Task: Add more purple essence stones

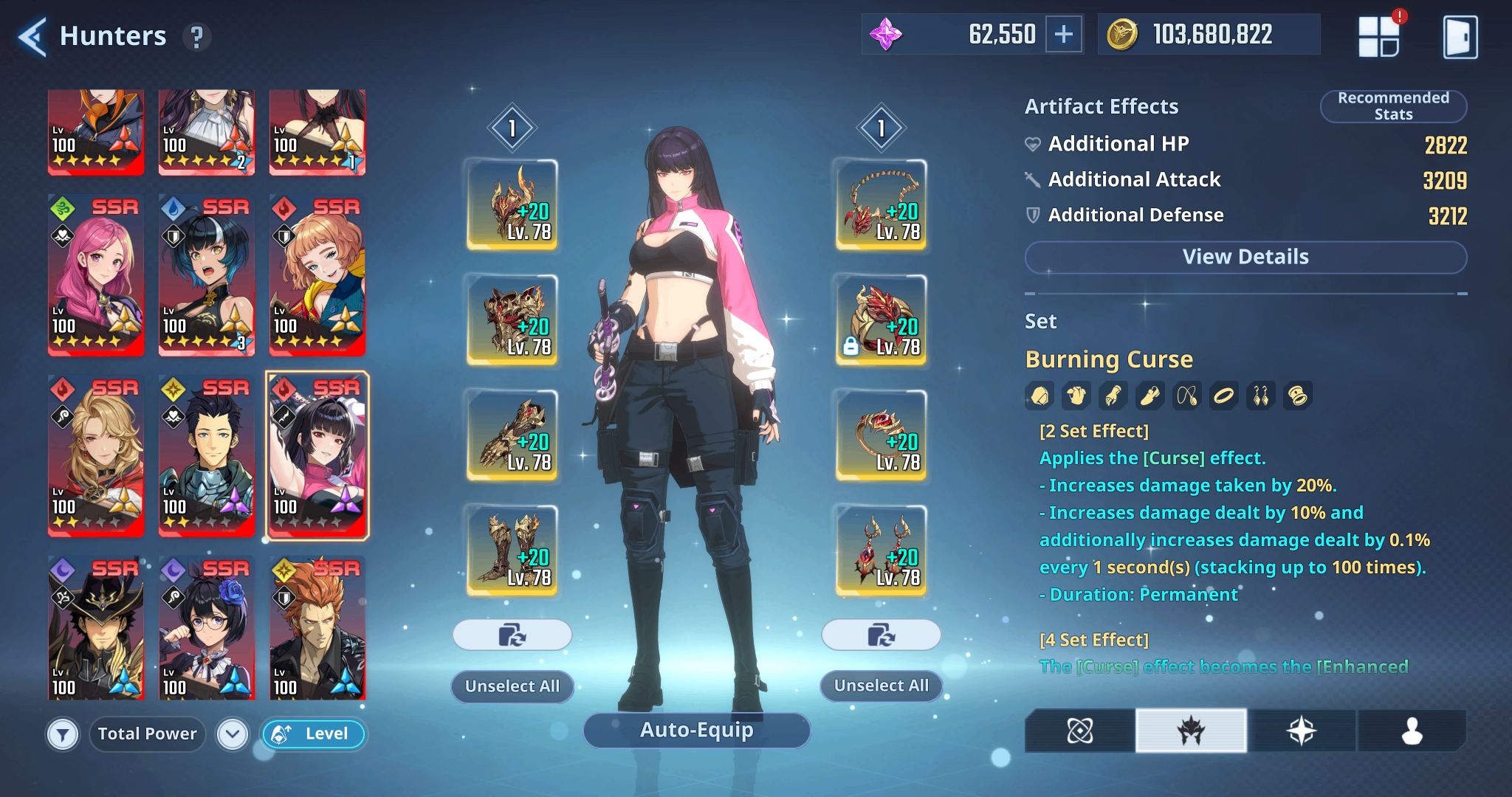Action: tap(1064, 34)
